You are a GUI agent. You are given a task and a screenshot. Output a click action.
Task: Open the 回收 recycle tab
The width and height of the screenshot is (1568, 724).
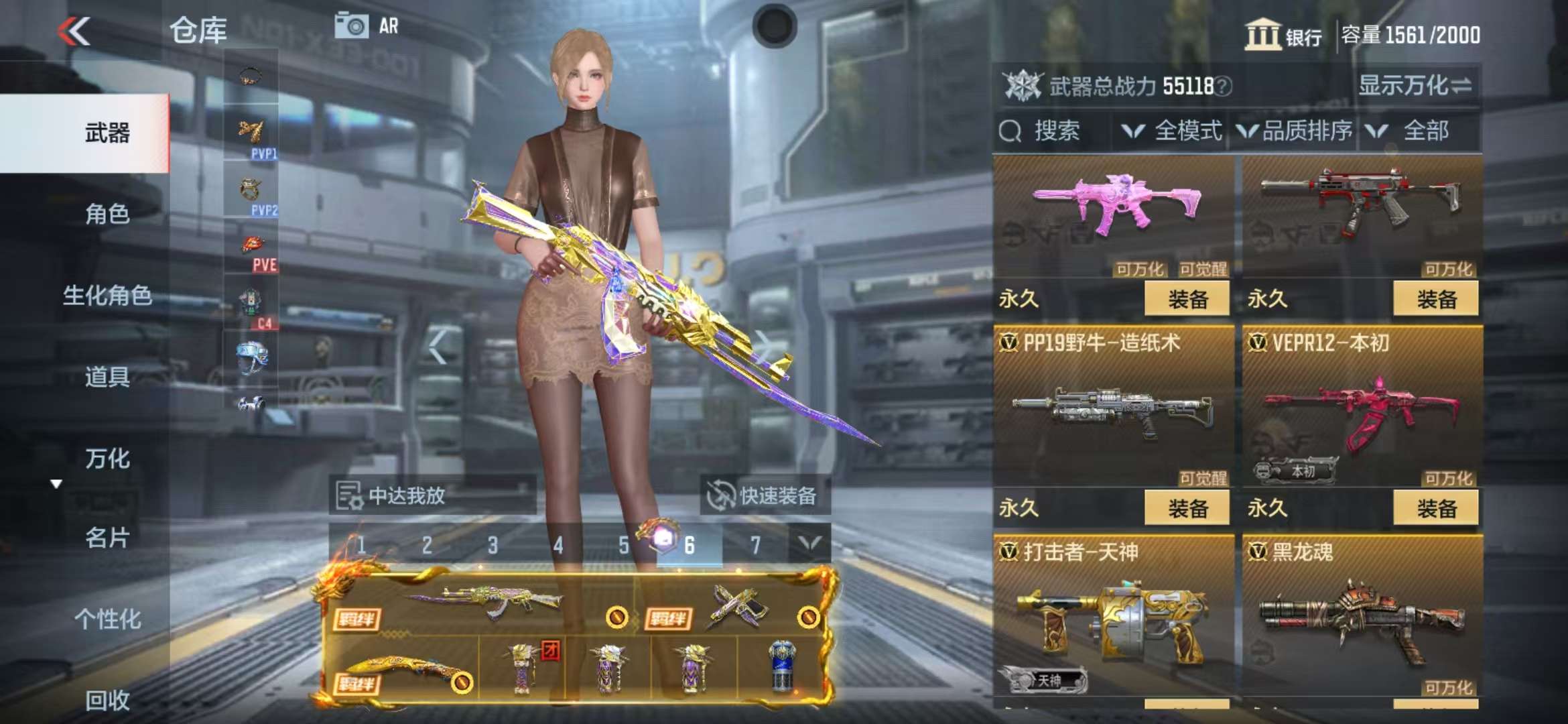107,700
